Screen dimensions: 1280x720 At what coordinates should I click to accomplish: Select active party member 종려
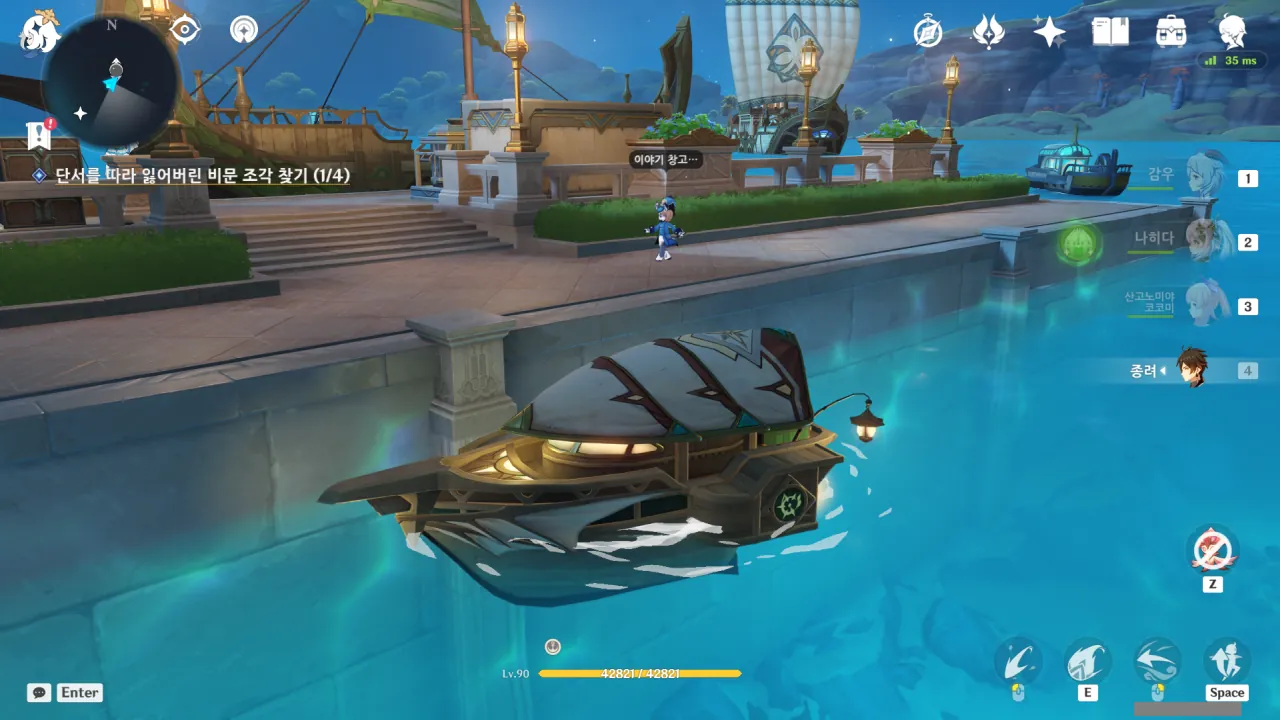tap(1190, 370)
